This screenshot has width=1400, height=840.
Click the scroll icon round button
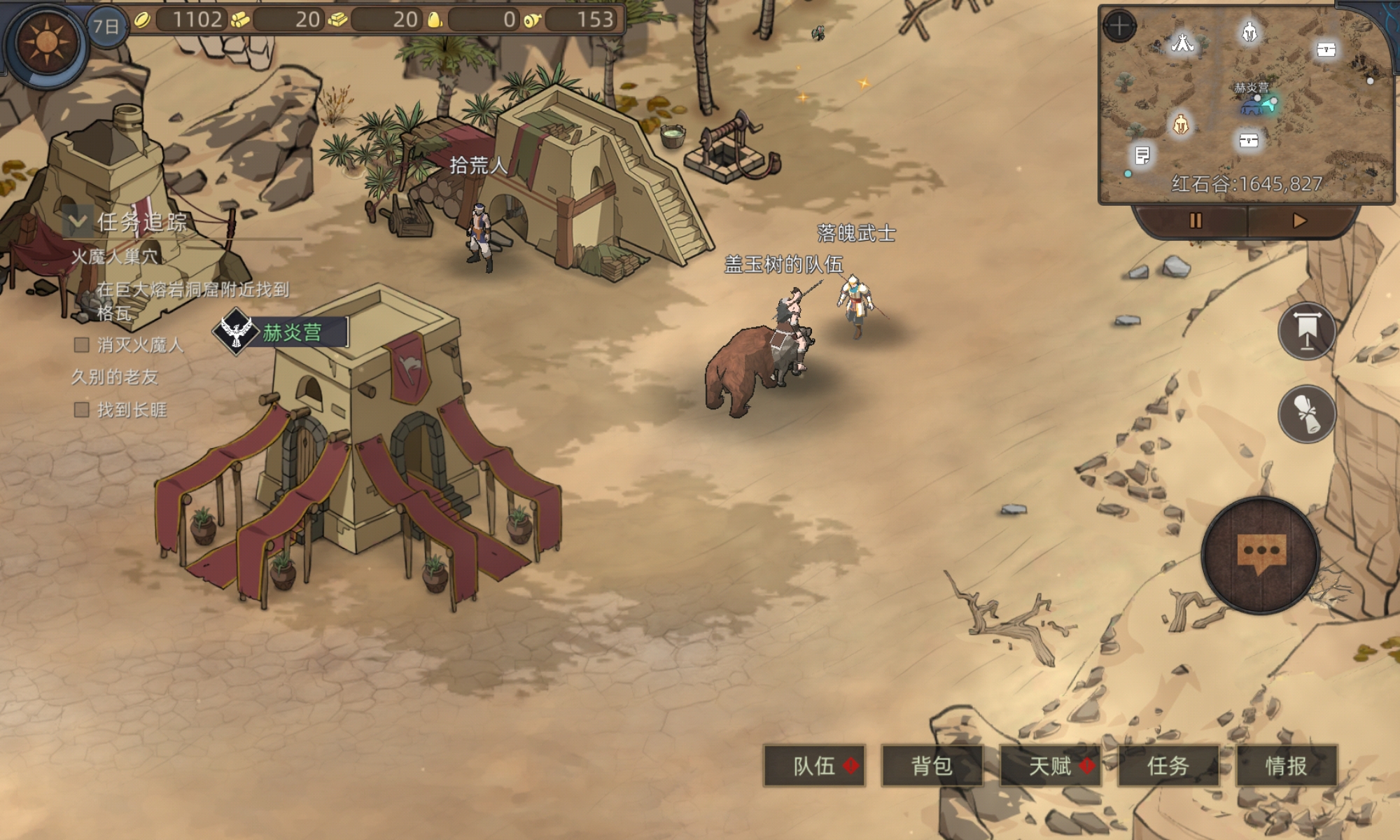point(1306,414)
